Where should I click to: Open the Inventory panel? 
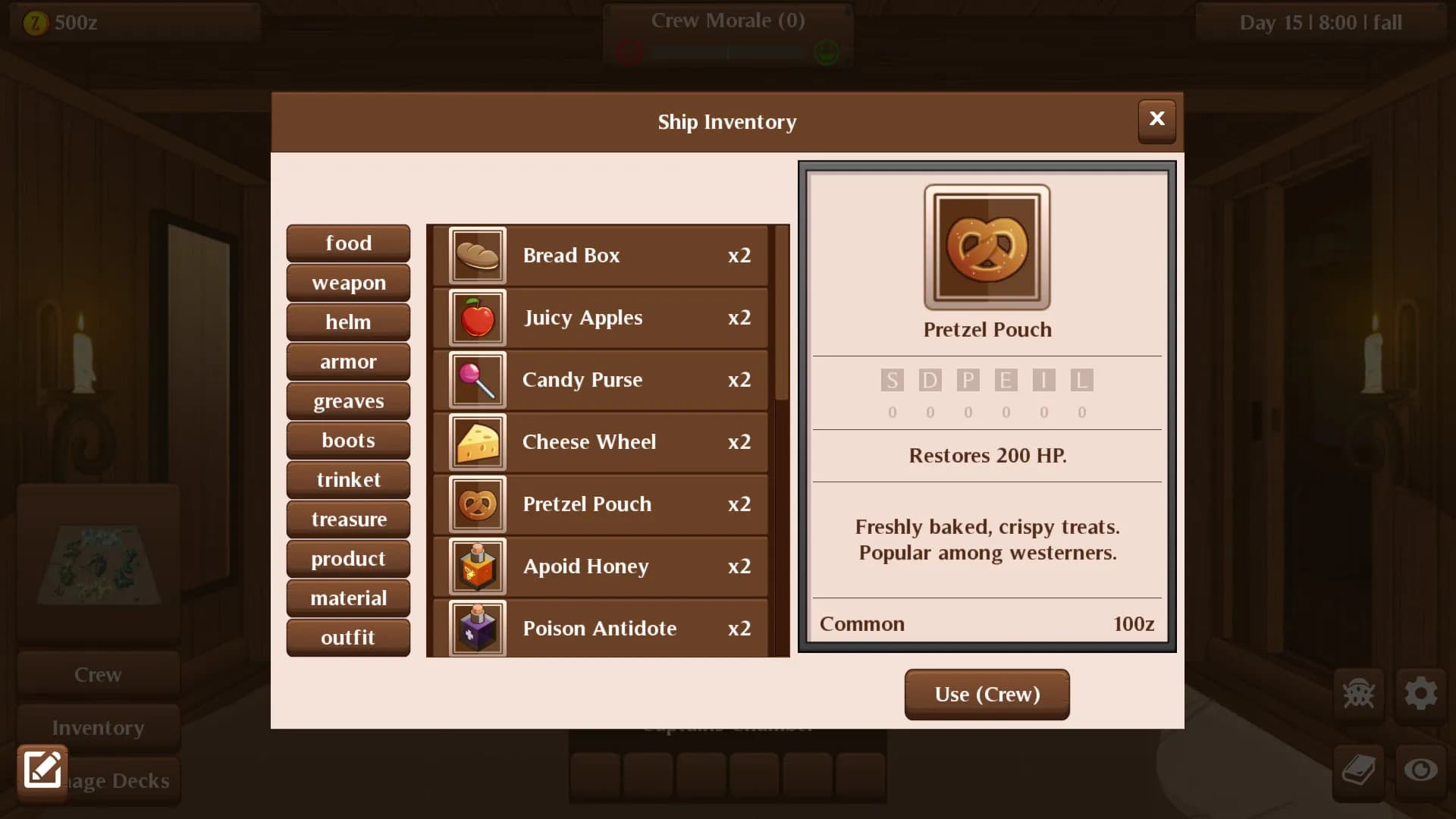[x=98, y=727]
